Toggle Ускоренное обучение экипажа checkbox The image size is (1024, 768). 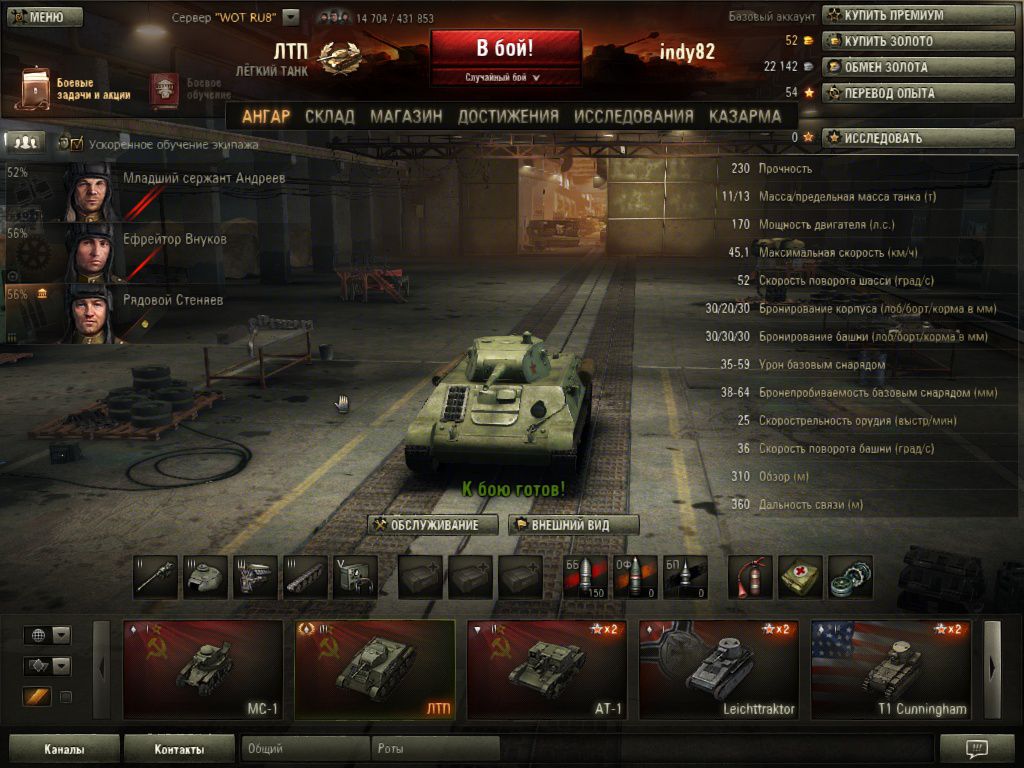76,144
